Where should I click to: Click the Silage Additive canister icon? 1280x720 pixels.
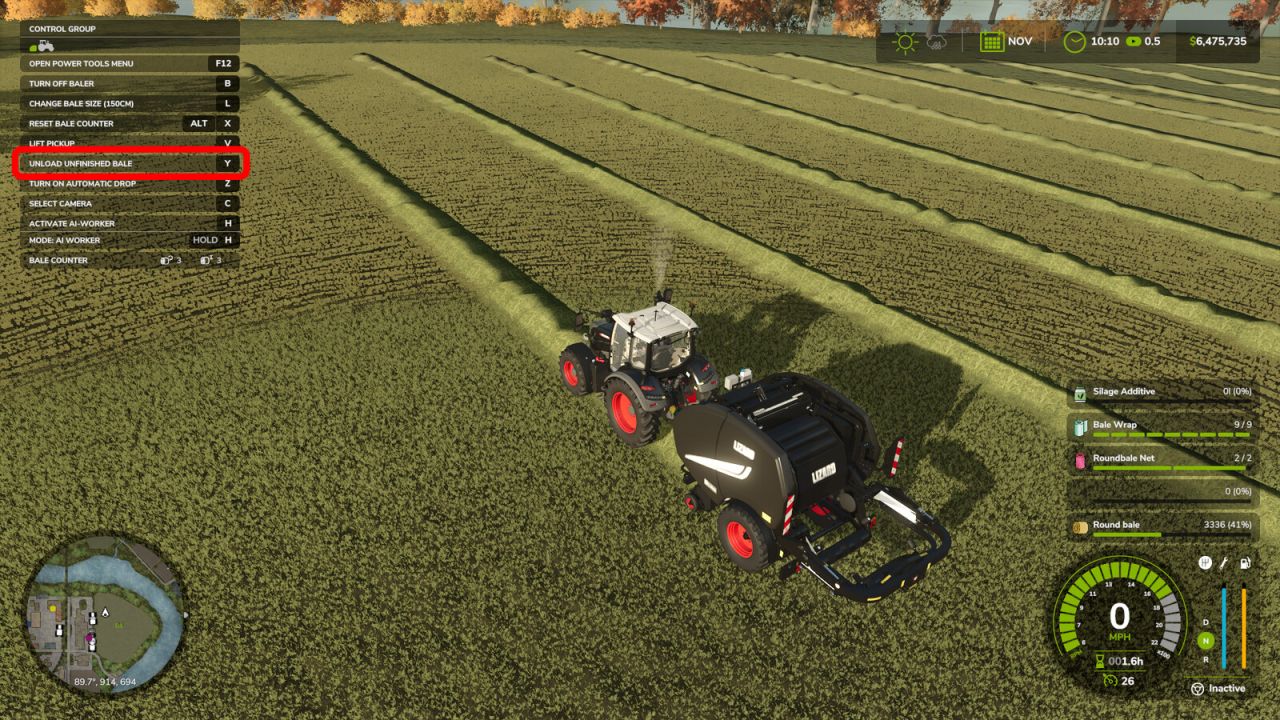click(x=1081, y=391)
